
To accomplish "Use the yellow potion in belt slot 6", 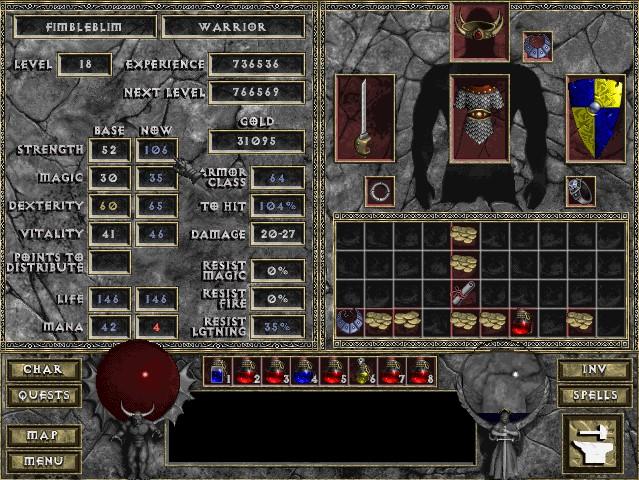I will coord(366,371).
